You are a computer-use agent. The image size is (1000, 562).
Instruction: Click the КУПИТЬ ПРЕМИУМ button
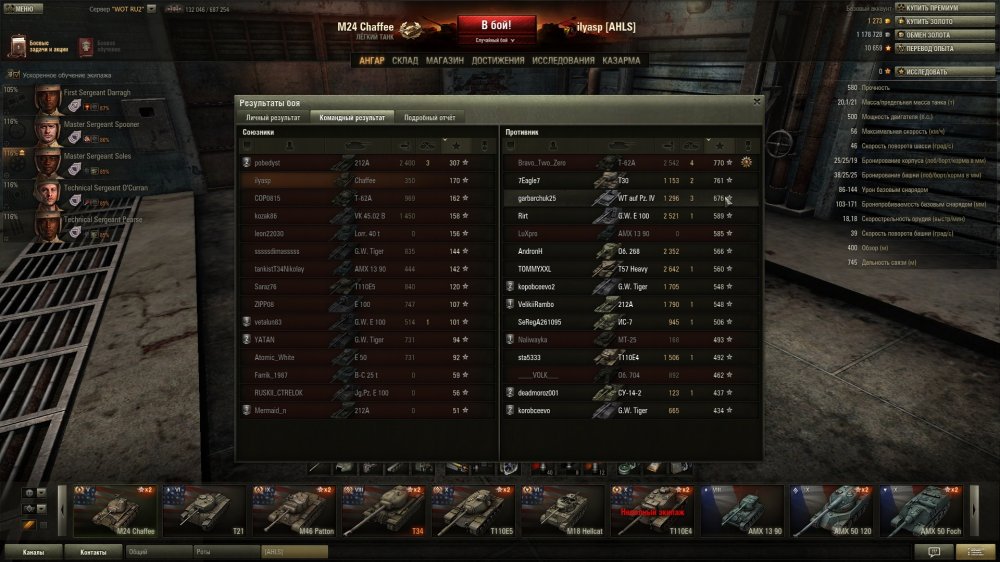tap(934, 8)
